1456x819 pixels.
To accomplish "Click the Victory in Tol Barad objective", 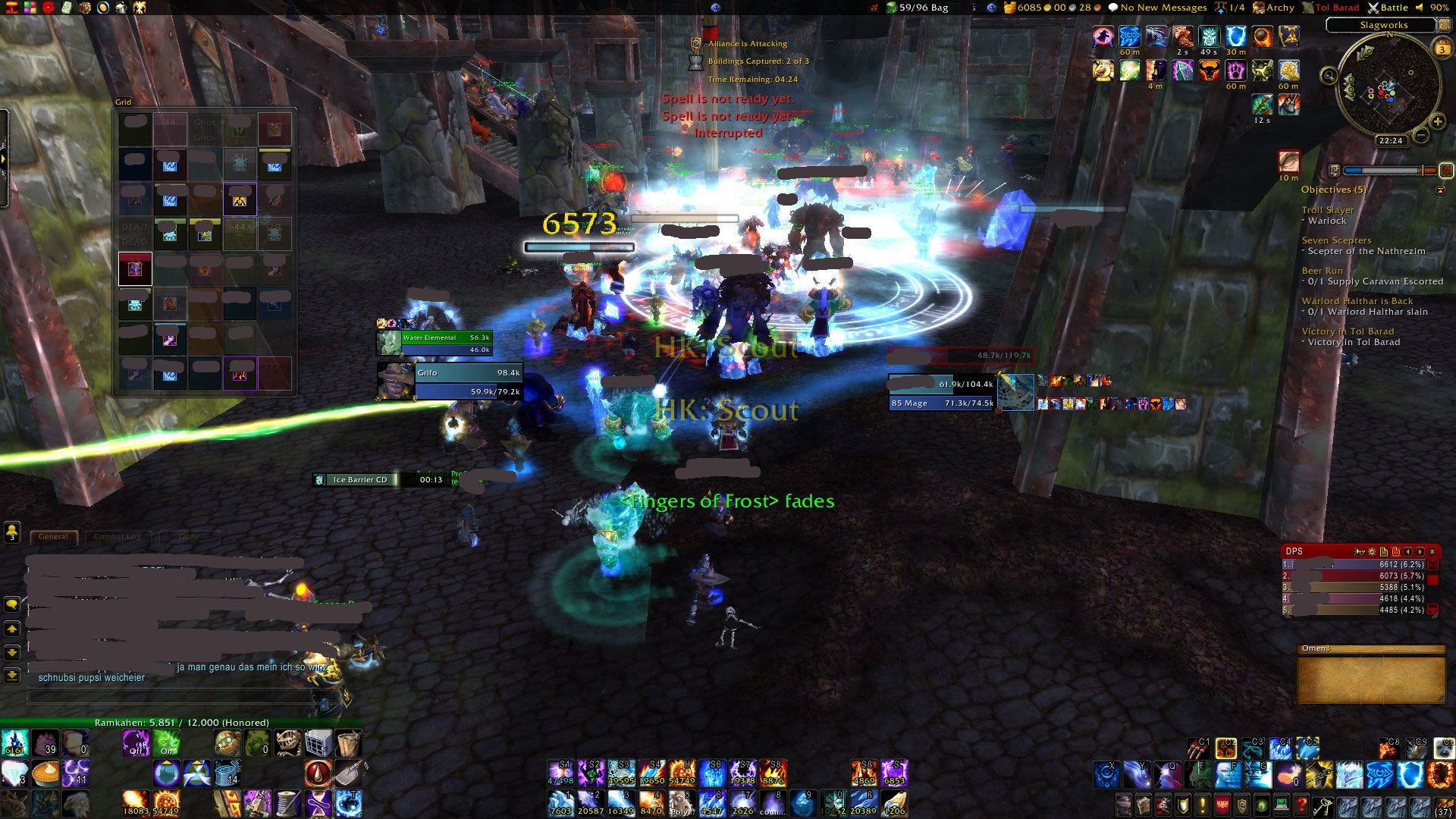I will [1348, 331].
